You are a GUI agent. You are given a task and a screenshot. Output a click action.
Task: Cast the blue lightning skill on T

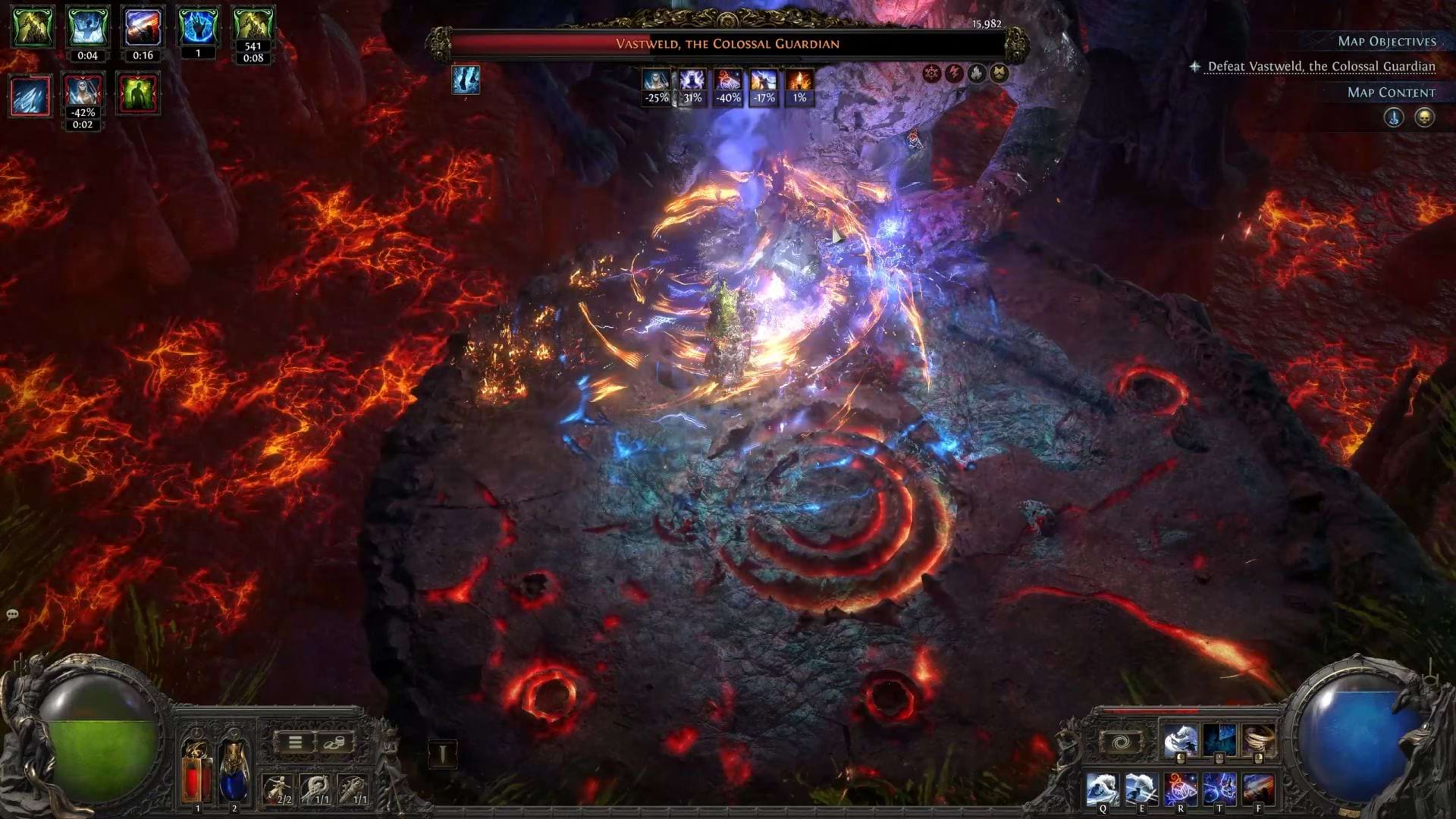1219,789
